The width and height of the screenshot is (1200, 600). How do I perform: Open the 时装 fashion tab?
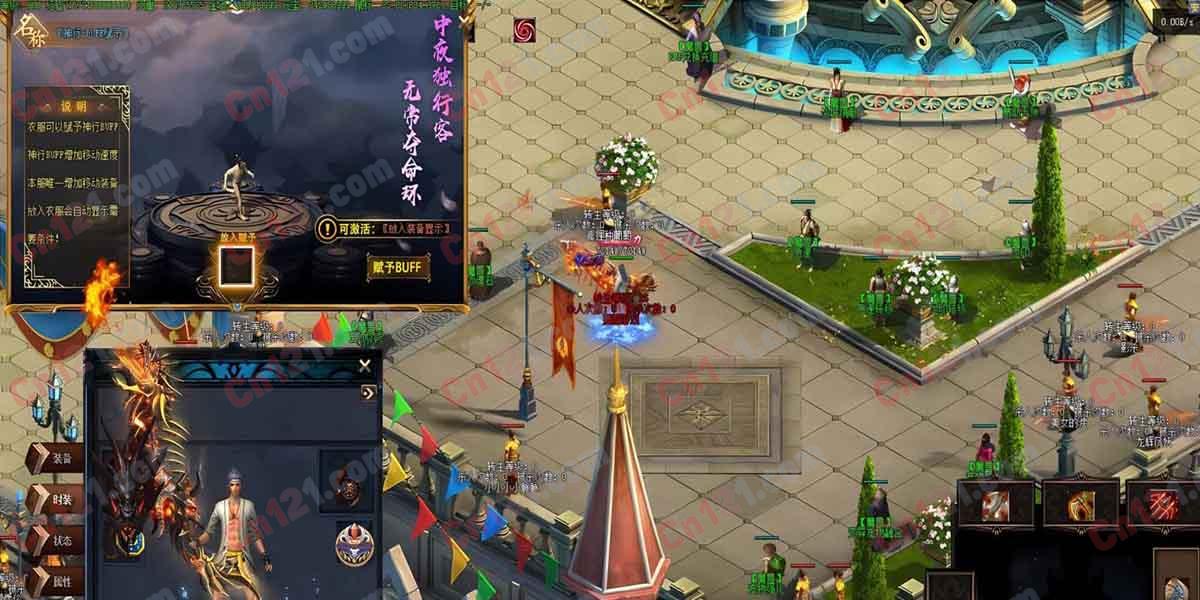click(56, 500)
